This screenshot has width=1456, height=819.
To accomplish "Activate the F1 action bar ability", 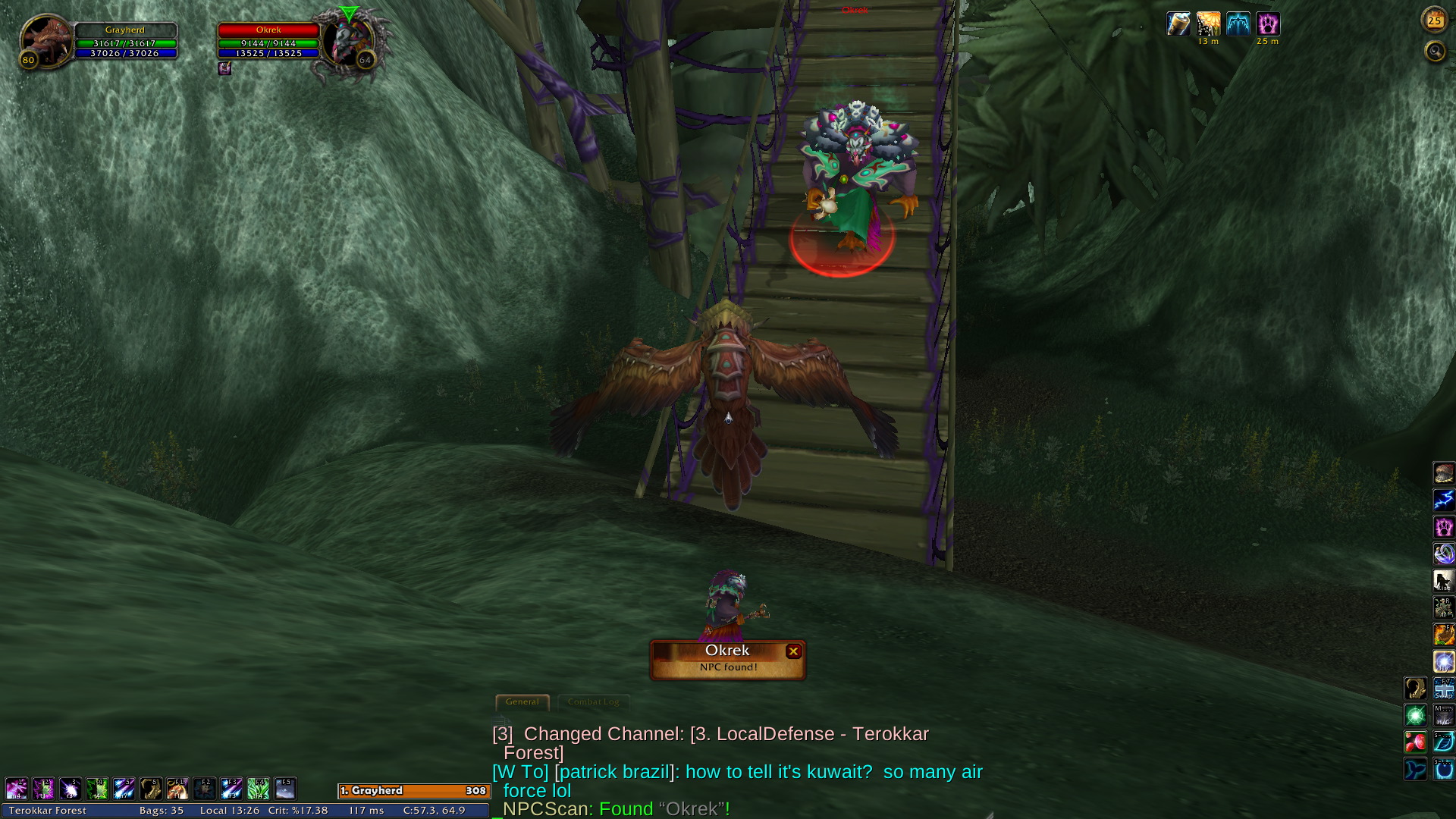I will [x=177, y=789].
